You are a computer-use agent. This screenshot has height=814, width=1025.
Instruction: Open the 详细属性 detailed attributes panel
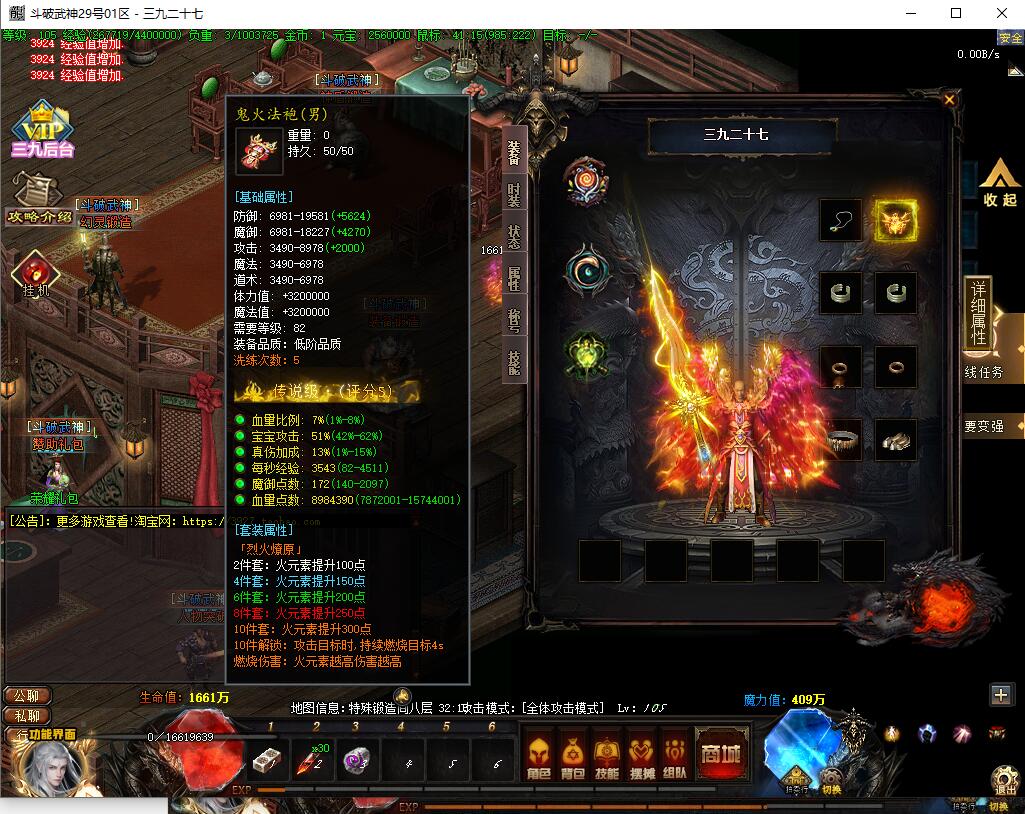pos(978,313)
